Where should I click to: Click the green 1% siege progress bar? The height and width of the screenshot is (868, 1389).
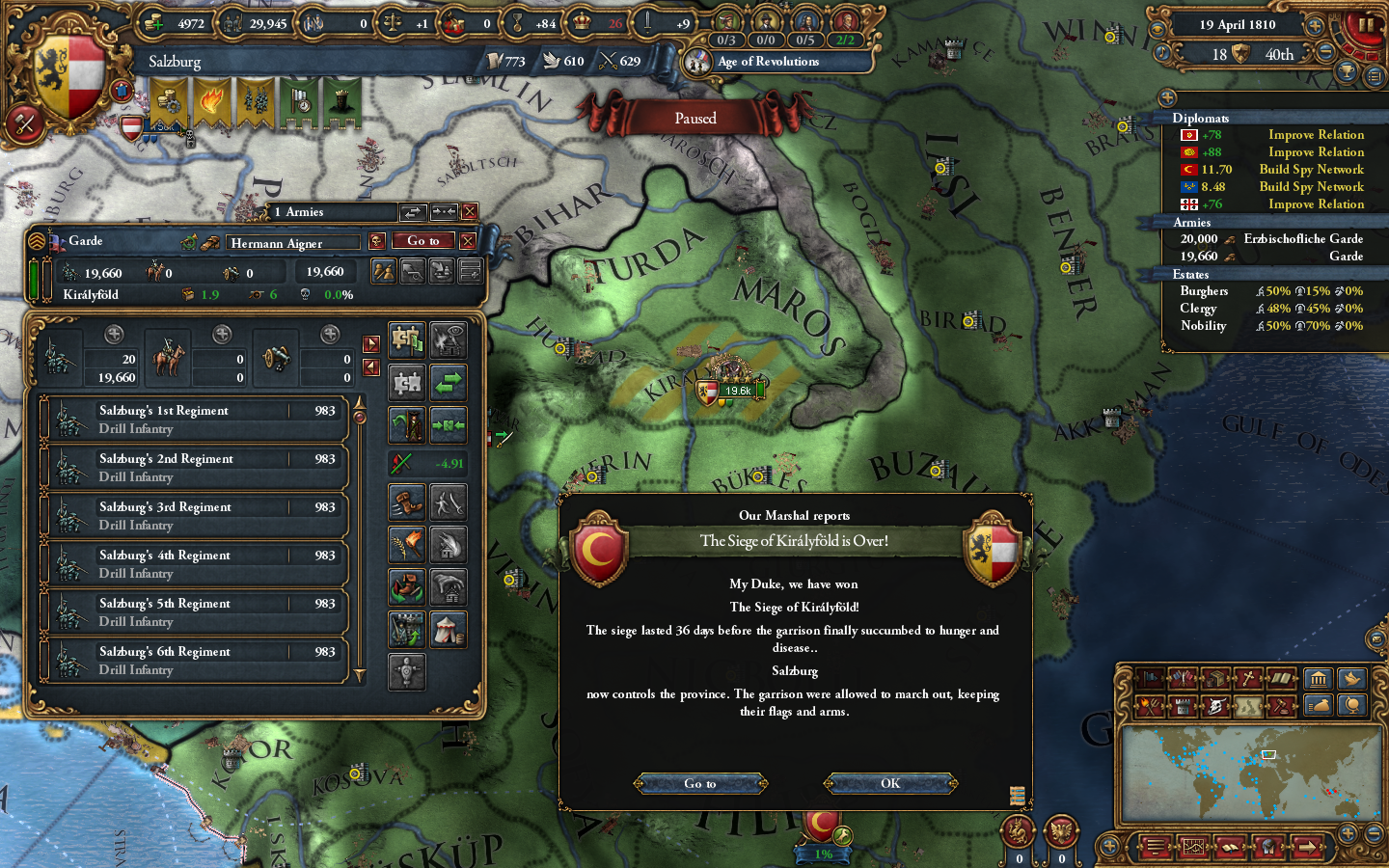click(x=823, y=854)
